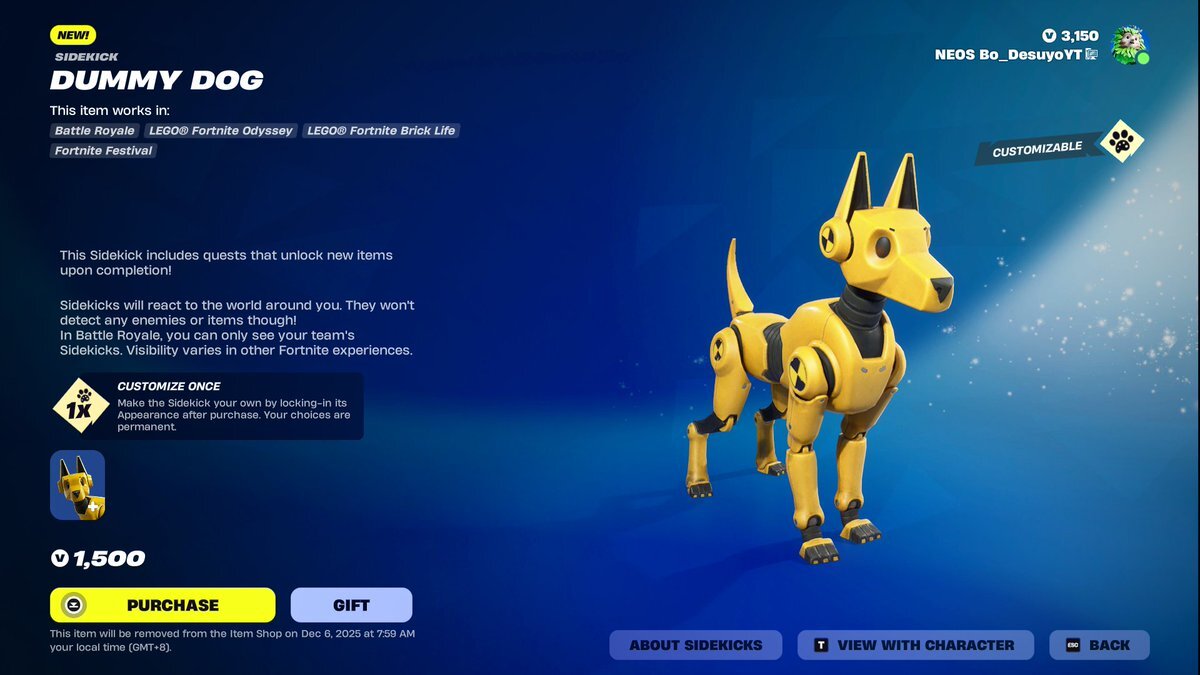This screenshot has height=675, width=1200.
Task: Open the About Sidekicks info
Action: click(x=695, y=645)
